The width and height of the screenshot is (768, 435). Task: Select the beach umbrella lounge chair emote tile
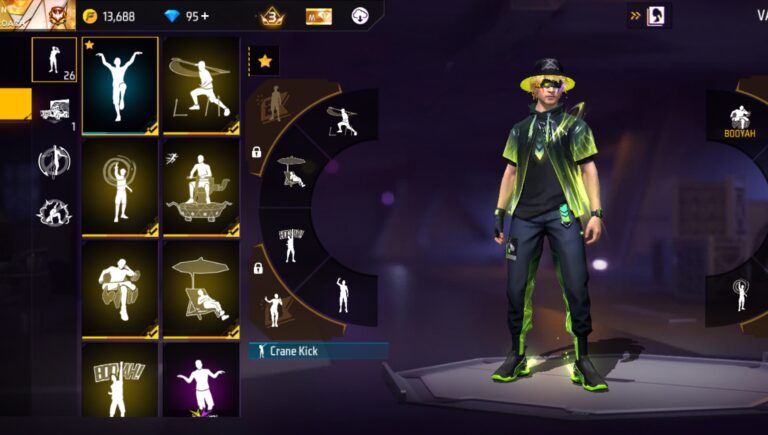pos(201,288)
